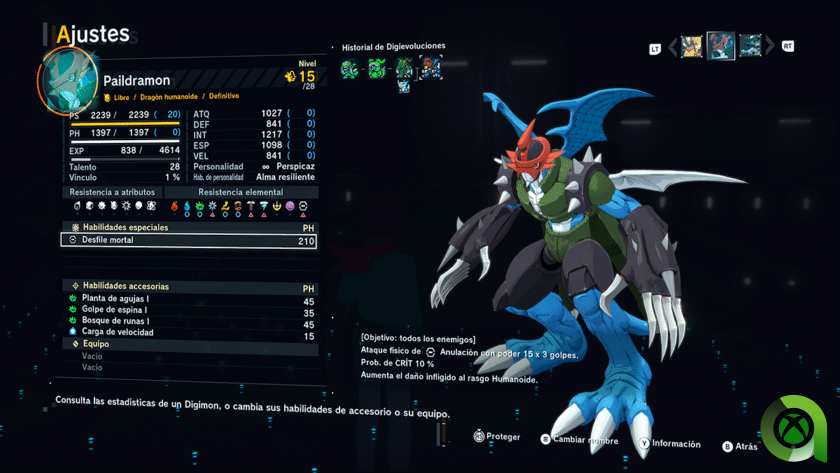Select the Proteger option
Screen dimensions: 840x473
497,437
